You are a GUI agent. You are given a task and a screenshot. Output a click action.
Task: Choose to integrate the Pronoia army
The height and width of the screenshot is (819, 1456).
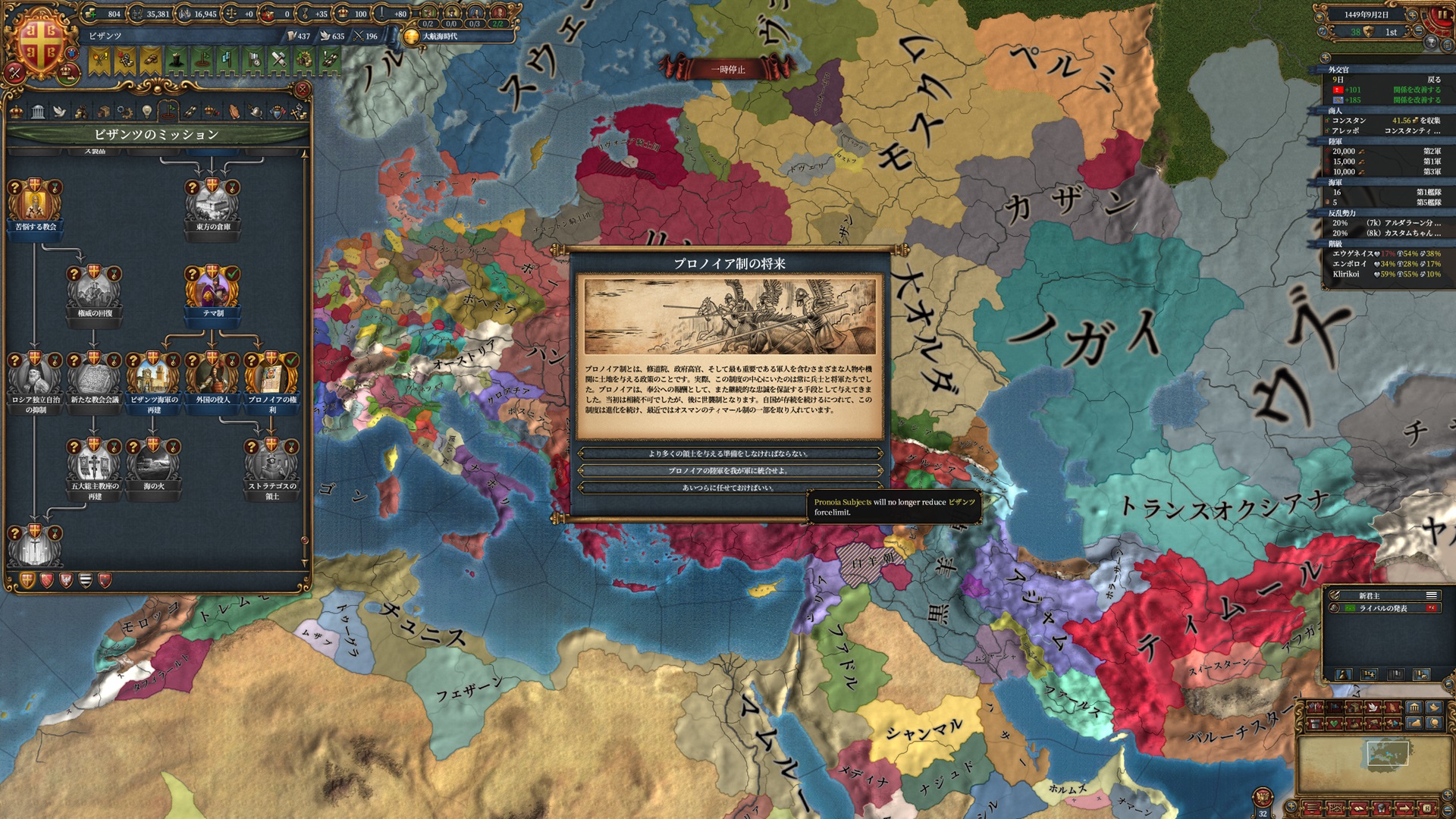coord(730,470)
